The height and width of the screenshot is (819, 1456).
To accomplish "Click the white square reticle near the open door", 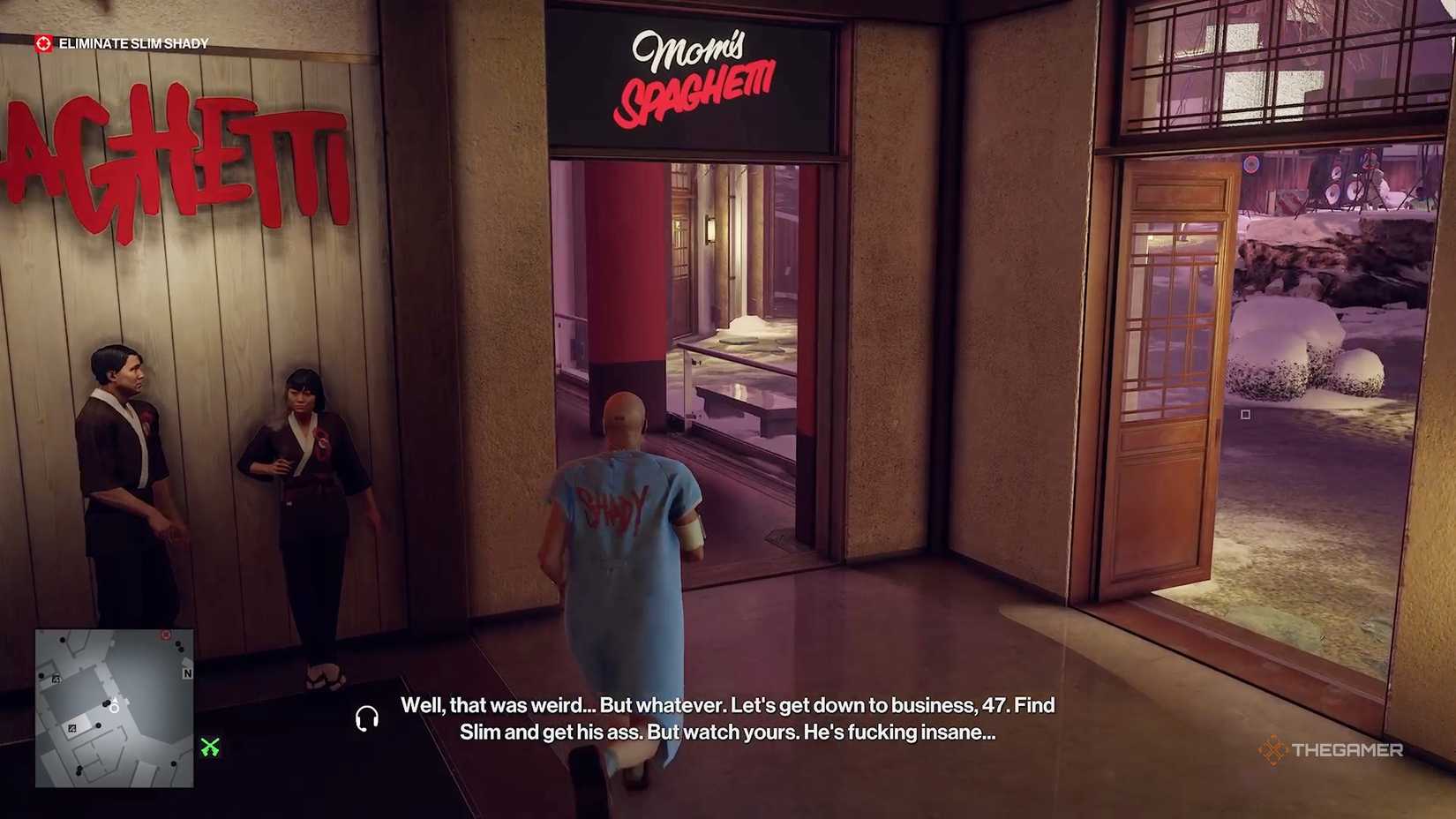I will coord(1246,413).
